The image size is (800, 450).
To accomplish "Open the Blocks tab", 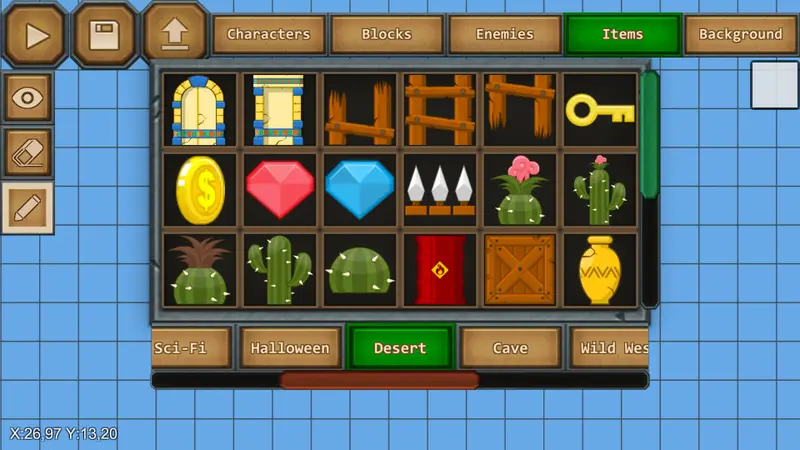I will coord(386,34).
